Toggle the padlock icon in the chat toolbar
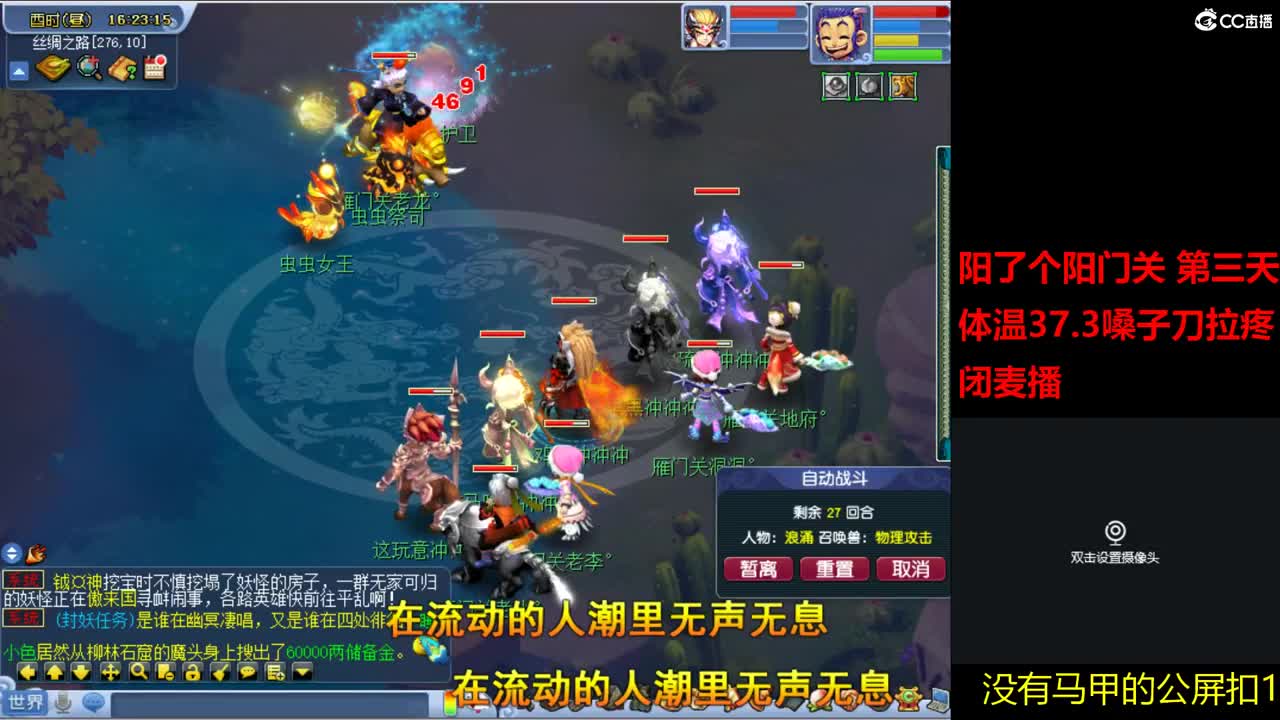The width and height of the screenshot is (1280, 720). 191,671
